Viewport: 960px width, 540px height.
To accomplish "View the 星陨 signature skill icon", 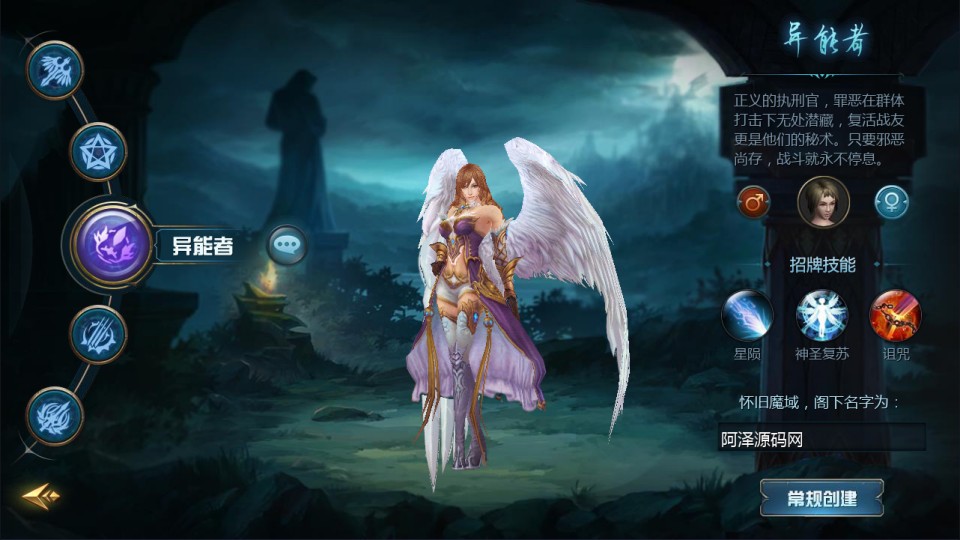I will (747, 315).
